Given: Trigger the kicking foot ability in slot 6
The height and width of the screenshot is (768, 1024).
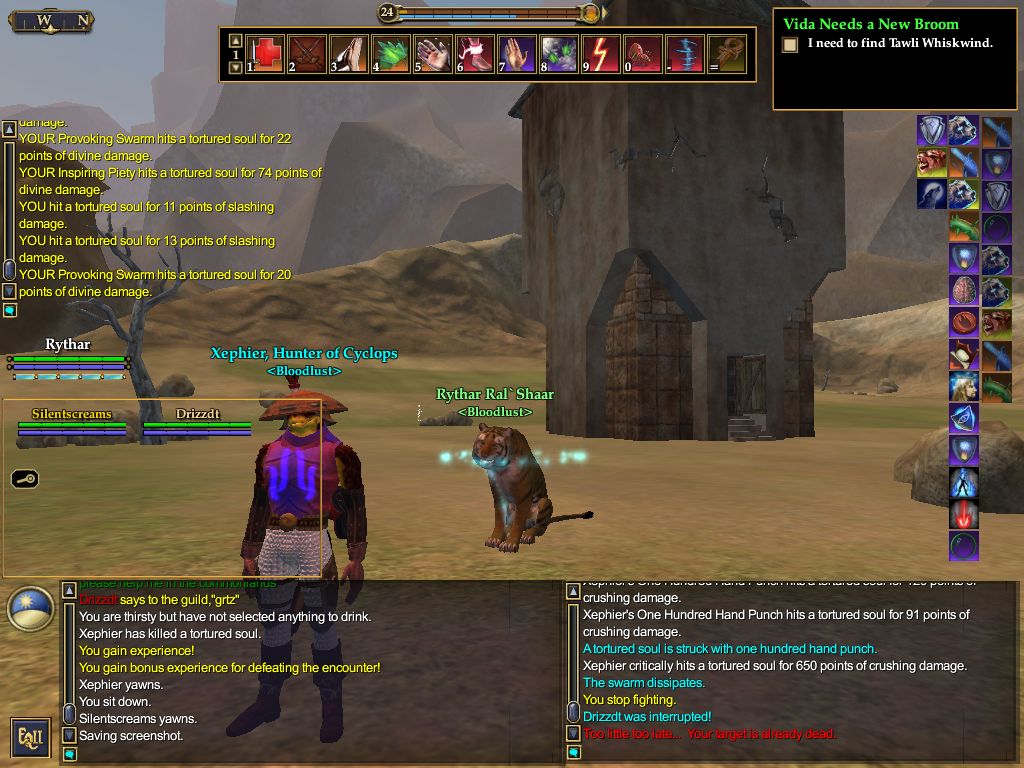Looking at the screenshot, I should [475, 54].
